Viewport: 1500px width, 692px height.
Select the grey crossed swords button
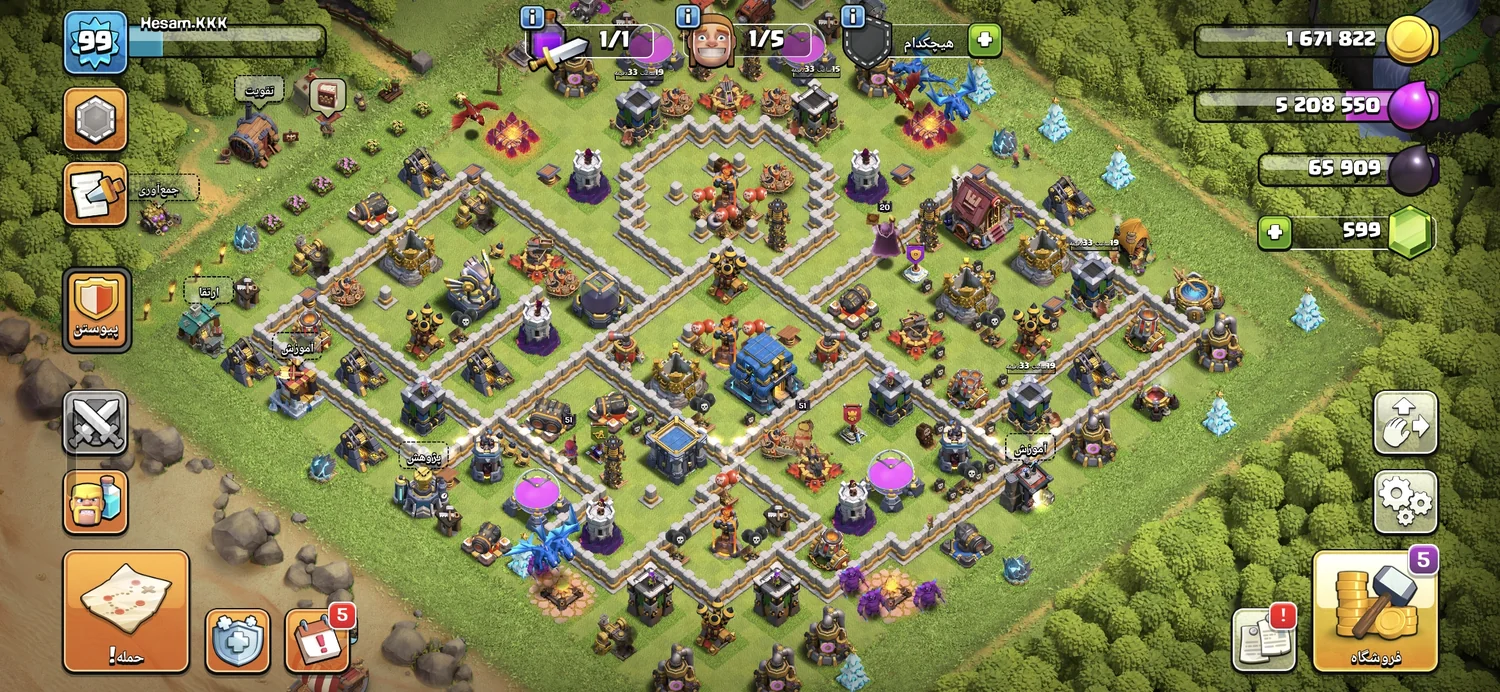coord(96,423)
